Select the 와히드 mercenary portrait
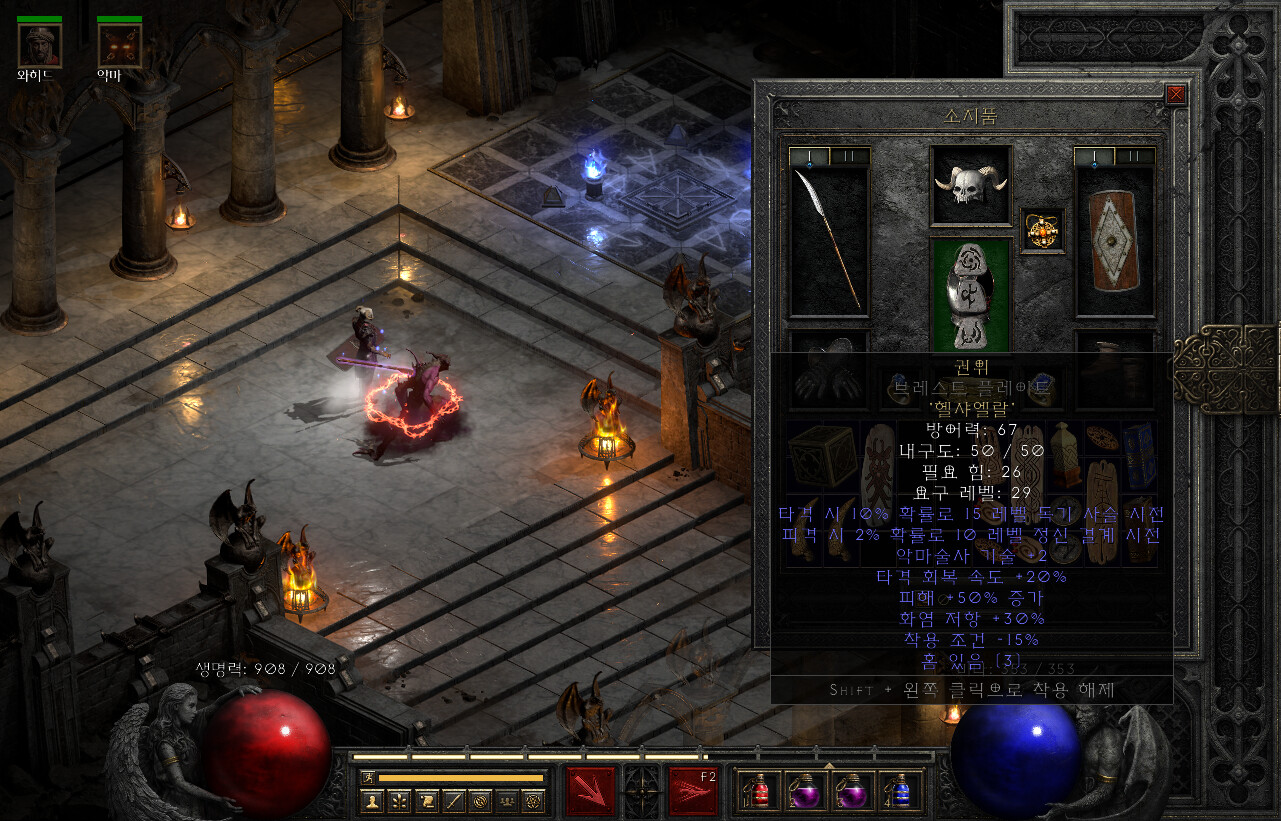The height and width of the screenshot is (821, 1281). point(39,45)
